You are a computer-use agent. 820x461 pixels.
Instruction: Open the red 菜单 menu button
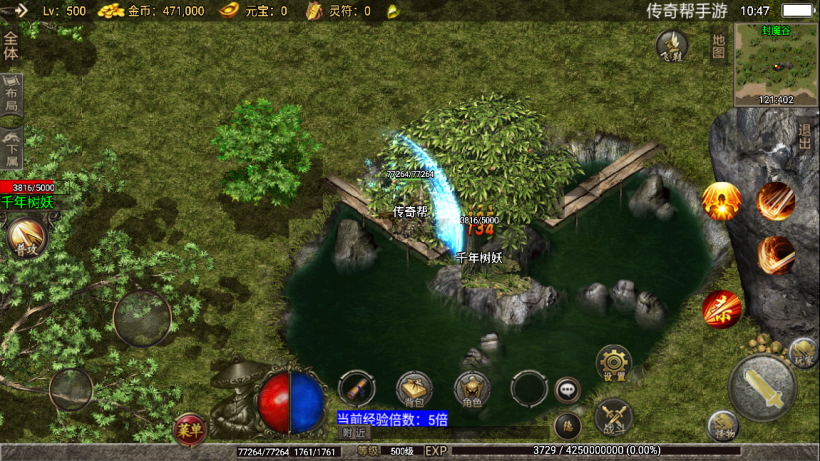(x=188, y=428)
